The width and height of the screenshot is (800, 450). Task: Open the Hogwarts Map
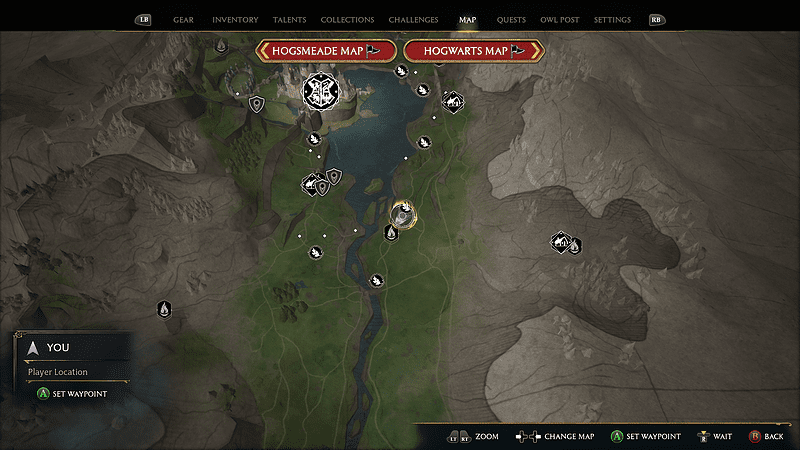click(472, 51)
